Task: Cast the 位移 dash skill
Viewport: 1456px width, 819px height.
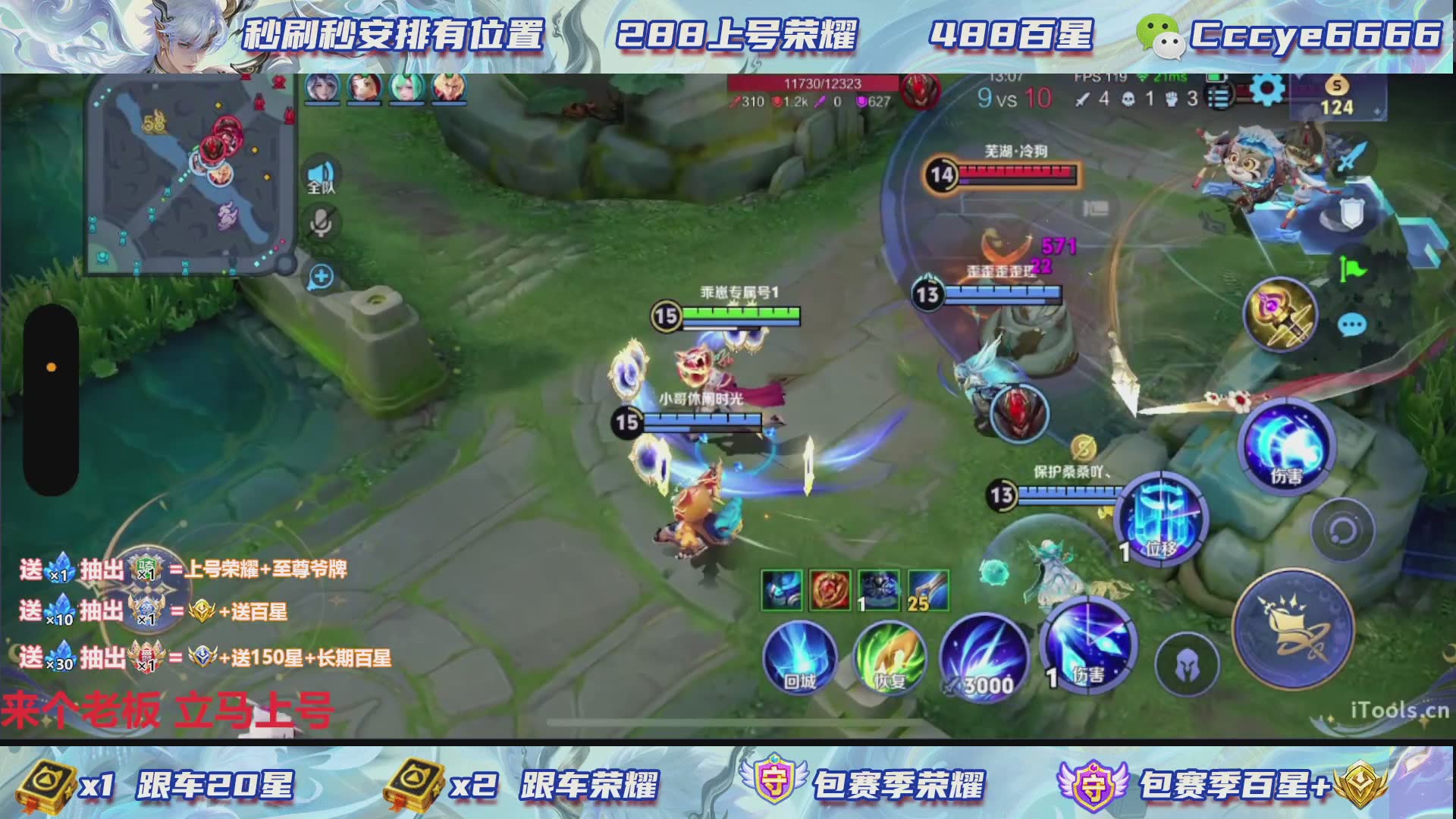Action: [1161, 518]
